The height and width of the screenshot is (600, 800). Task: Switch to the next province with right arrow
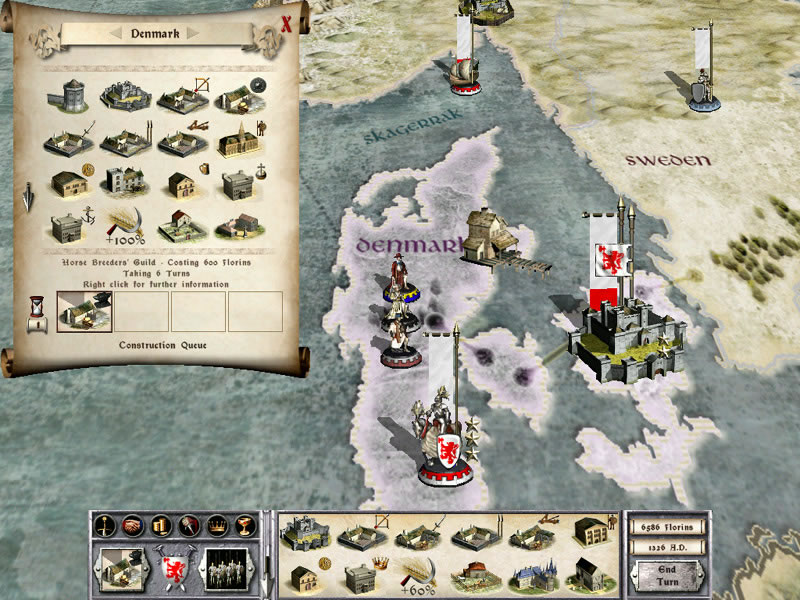pos(194,34)
